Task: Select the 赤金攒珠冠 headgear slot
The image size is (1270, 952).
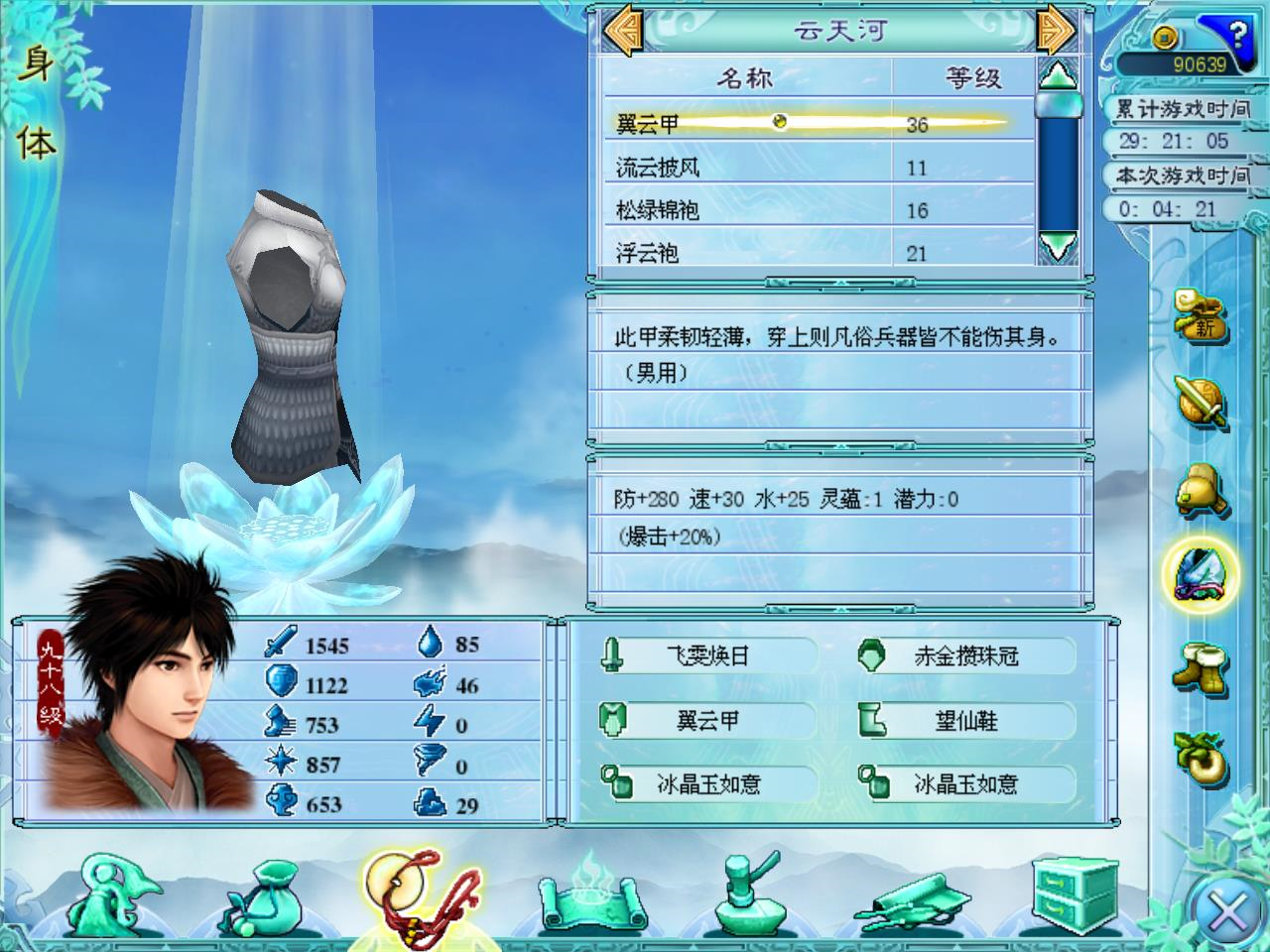Action: (x=965, y=655)
